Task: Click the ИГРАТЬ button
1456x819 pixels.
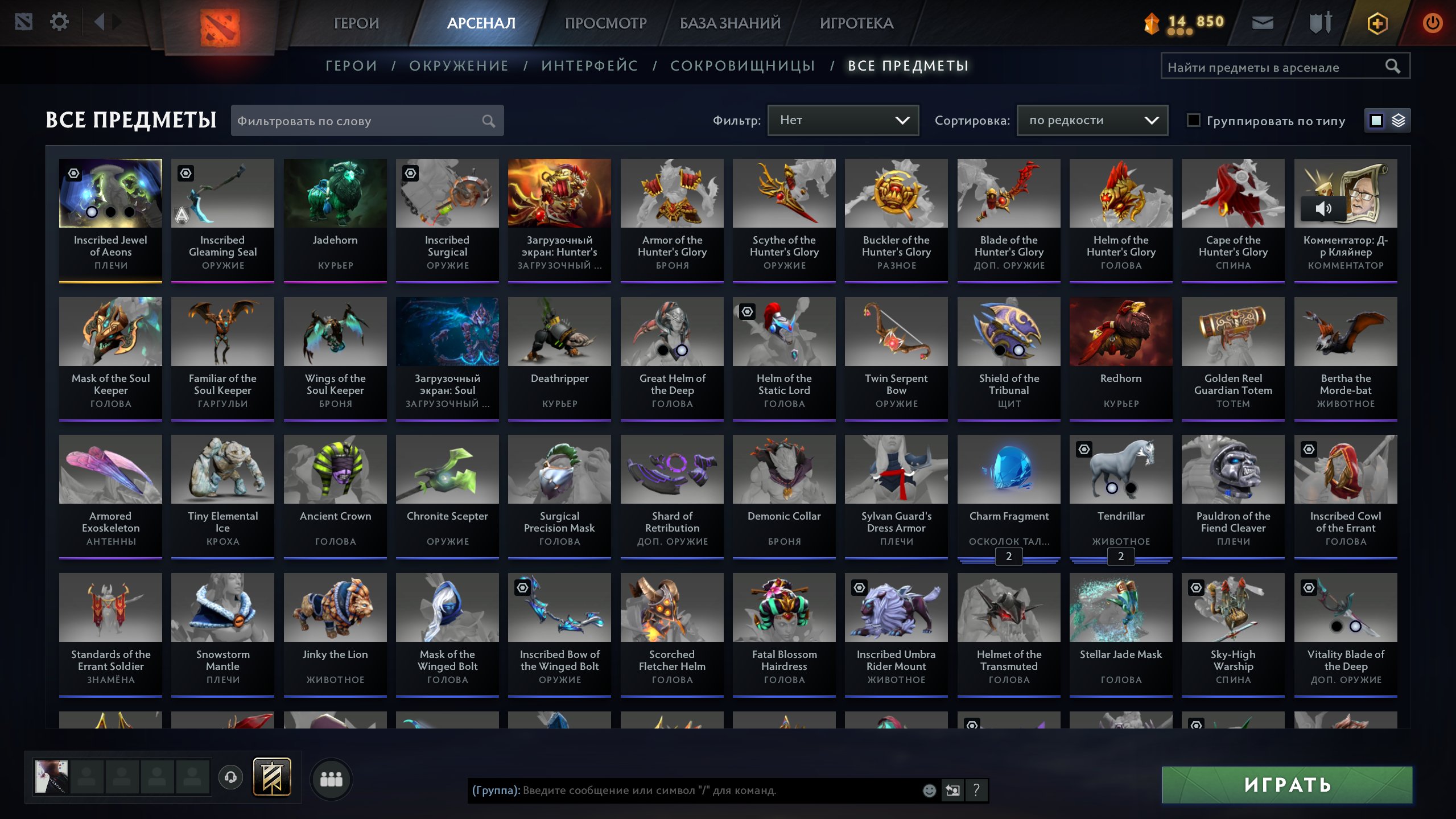Action: coord(1286,785)
